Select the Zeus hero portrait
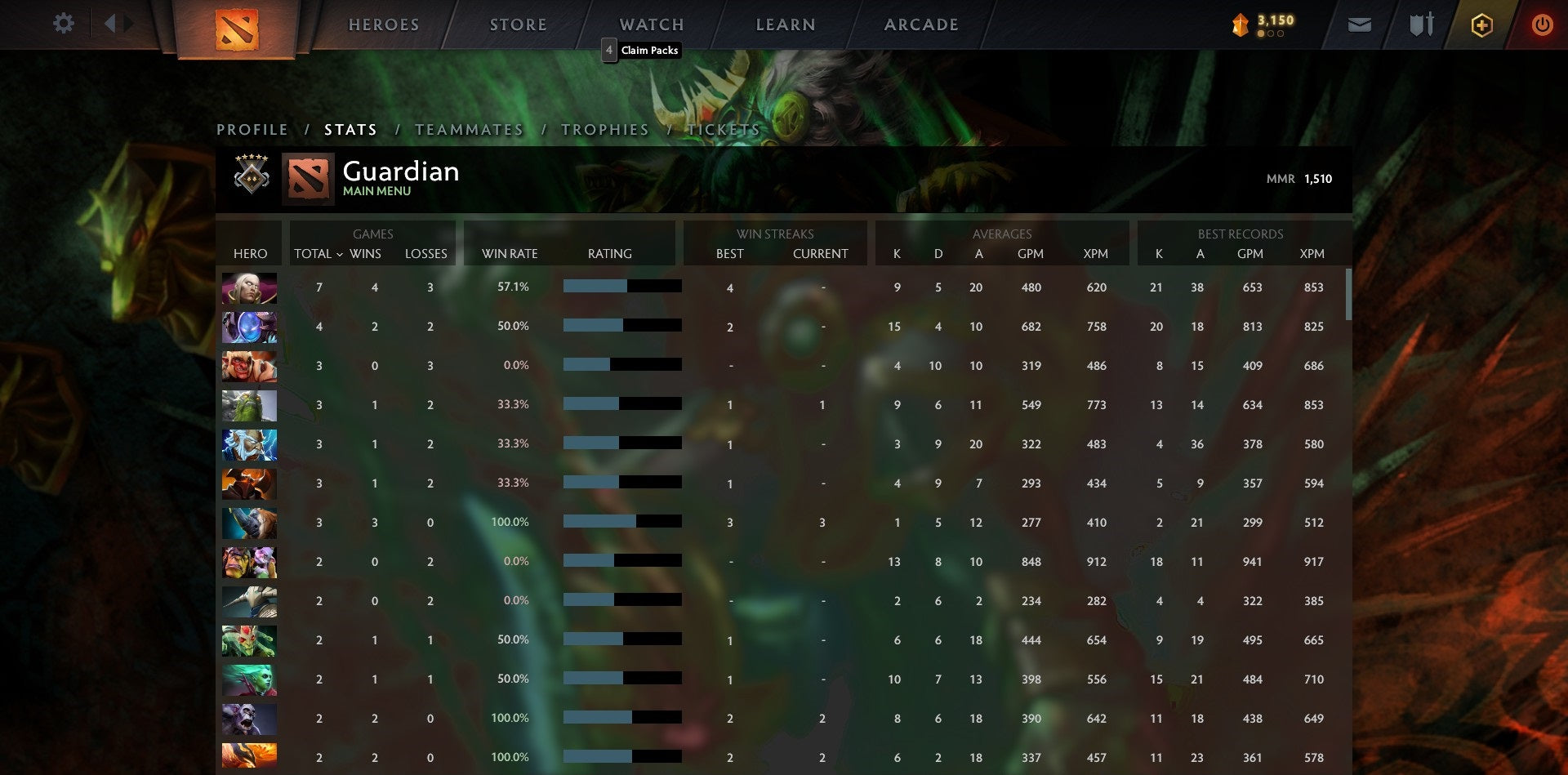This screenshot has width=1568, height=775. pos(249,444)
